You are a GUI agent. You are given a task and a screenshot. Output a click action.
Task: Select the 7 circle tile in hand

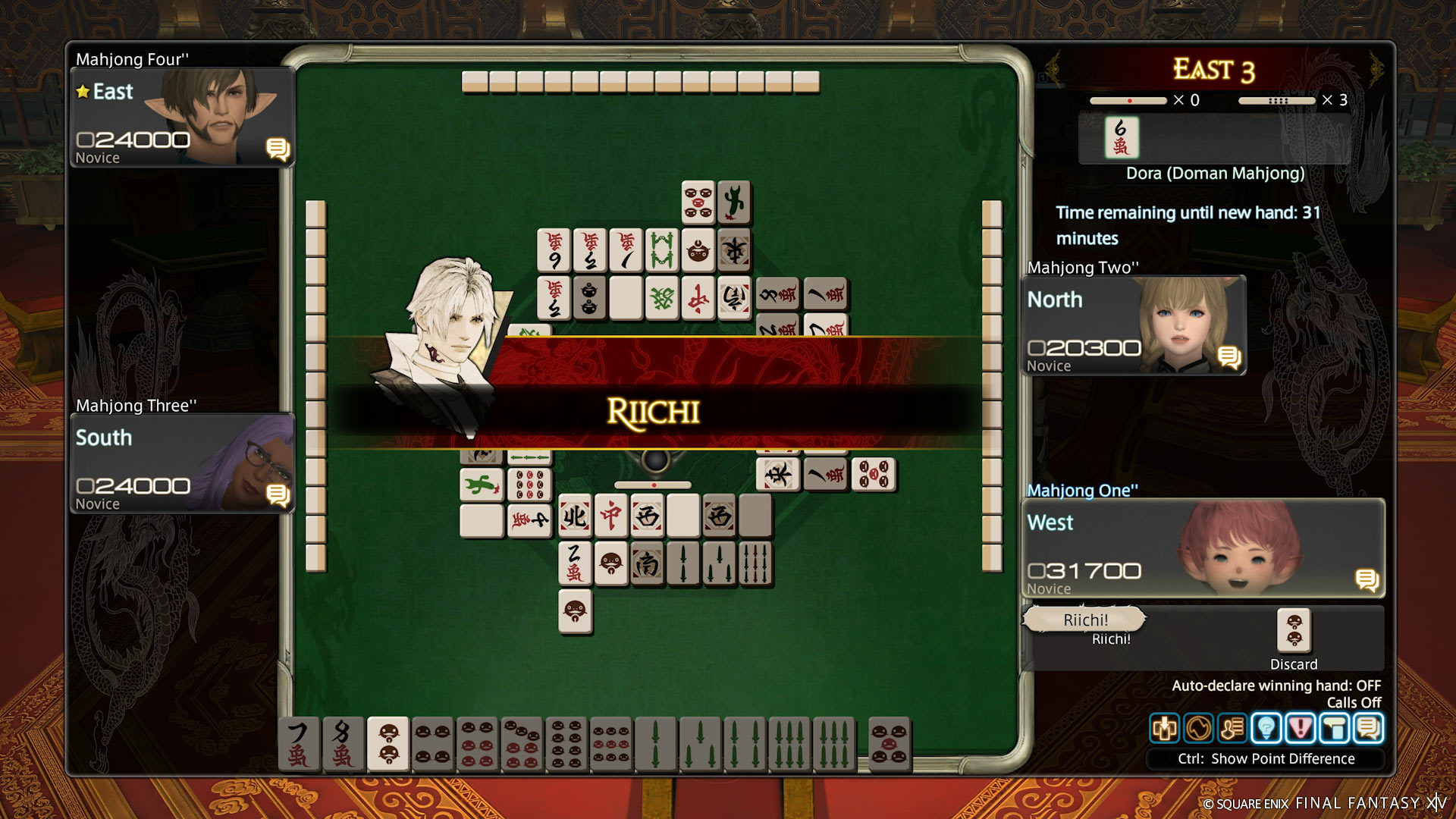point(522,745)
